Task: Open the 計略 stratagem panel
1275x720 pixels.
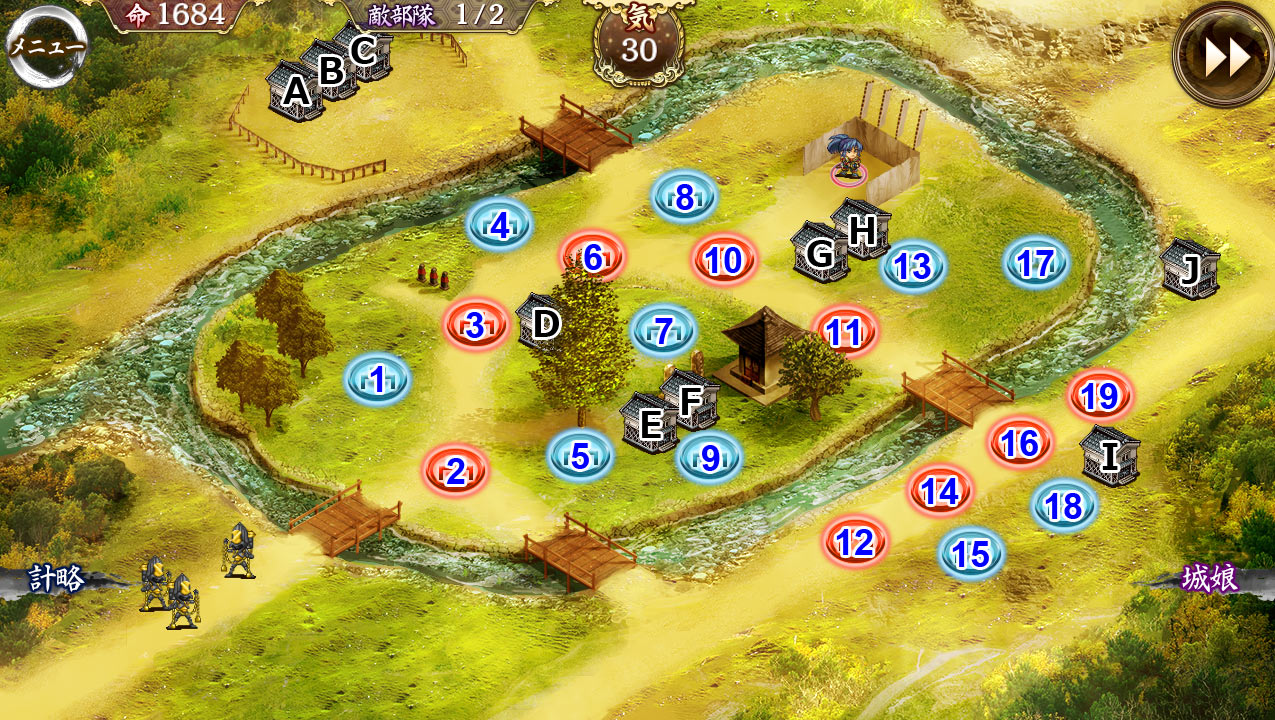Action: tap(57, 579)
